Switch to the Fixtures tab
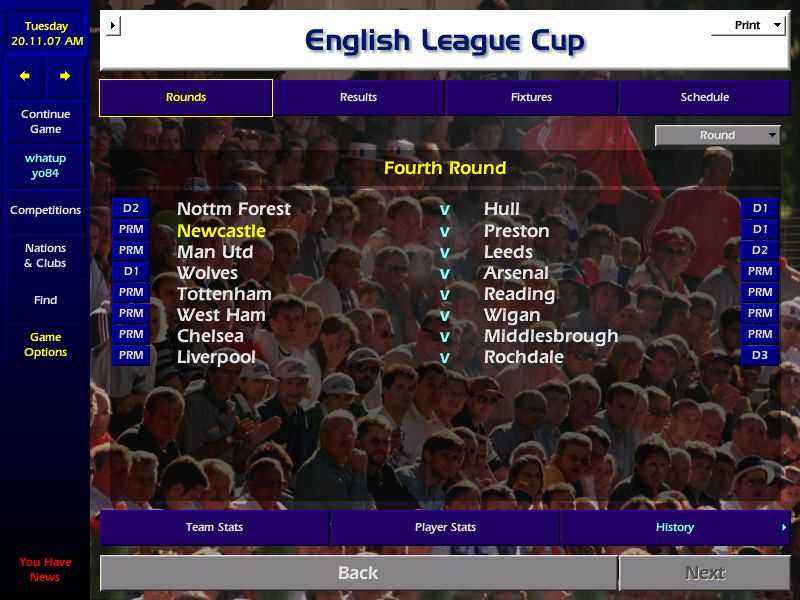This screenshot has width=800, height=600. click(x=531, y=97)
